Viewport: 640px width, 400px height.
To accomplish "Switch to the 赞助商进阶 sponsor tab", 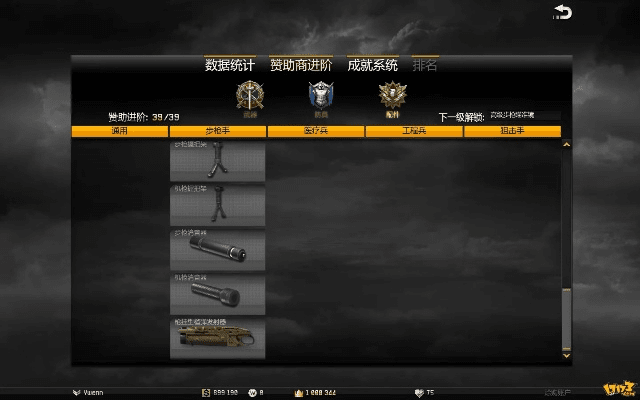I will tap(301, 65).
